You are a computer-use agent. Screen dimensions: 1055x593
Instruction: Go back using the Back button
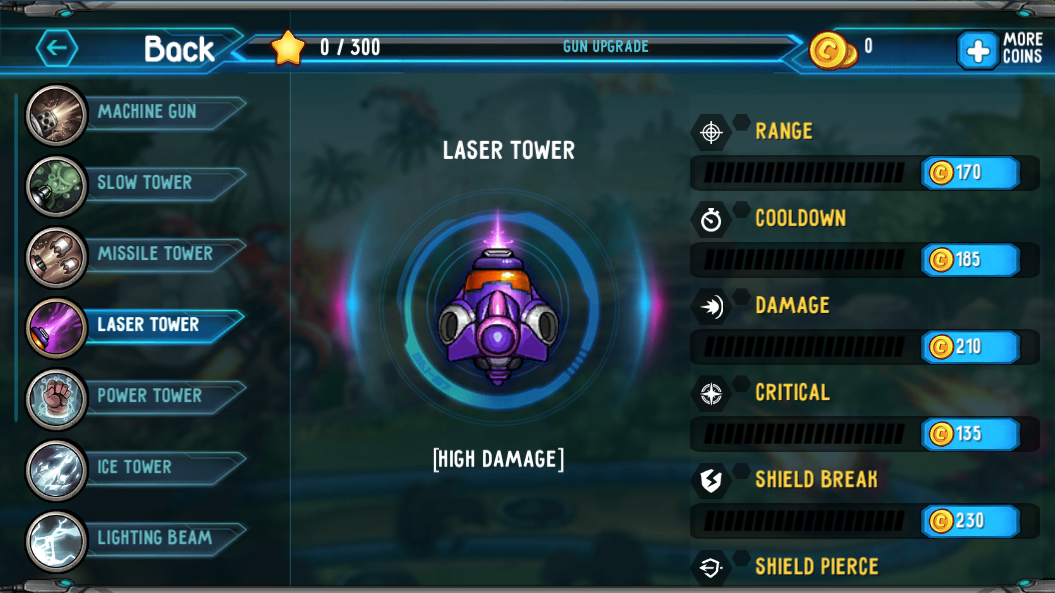(130, 48)
